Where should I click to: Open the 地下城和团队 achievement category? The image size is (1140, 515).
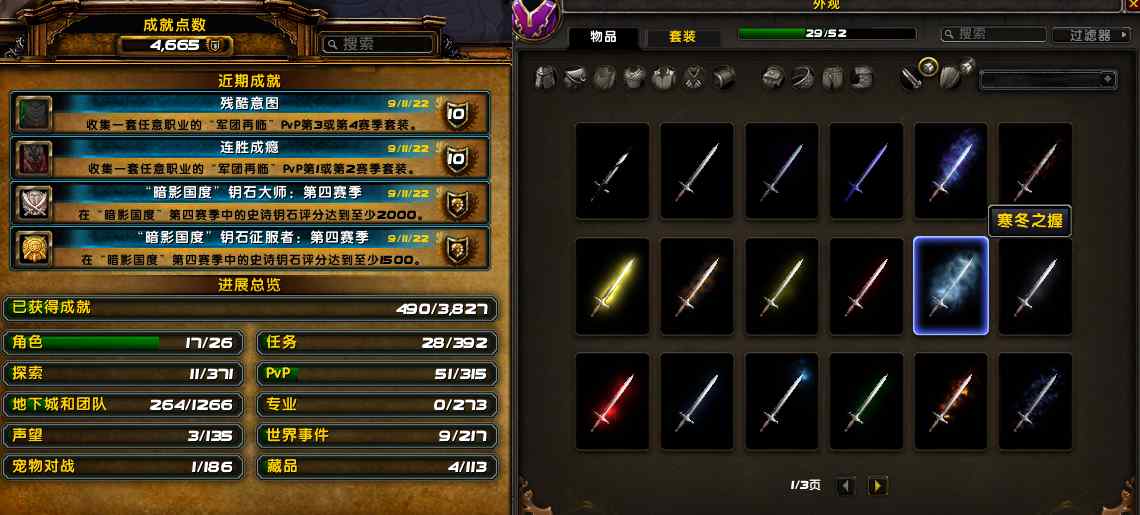124,404
